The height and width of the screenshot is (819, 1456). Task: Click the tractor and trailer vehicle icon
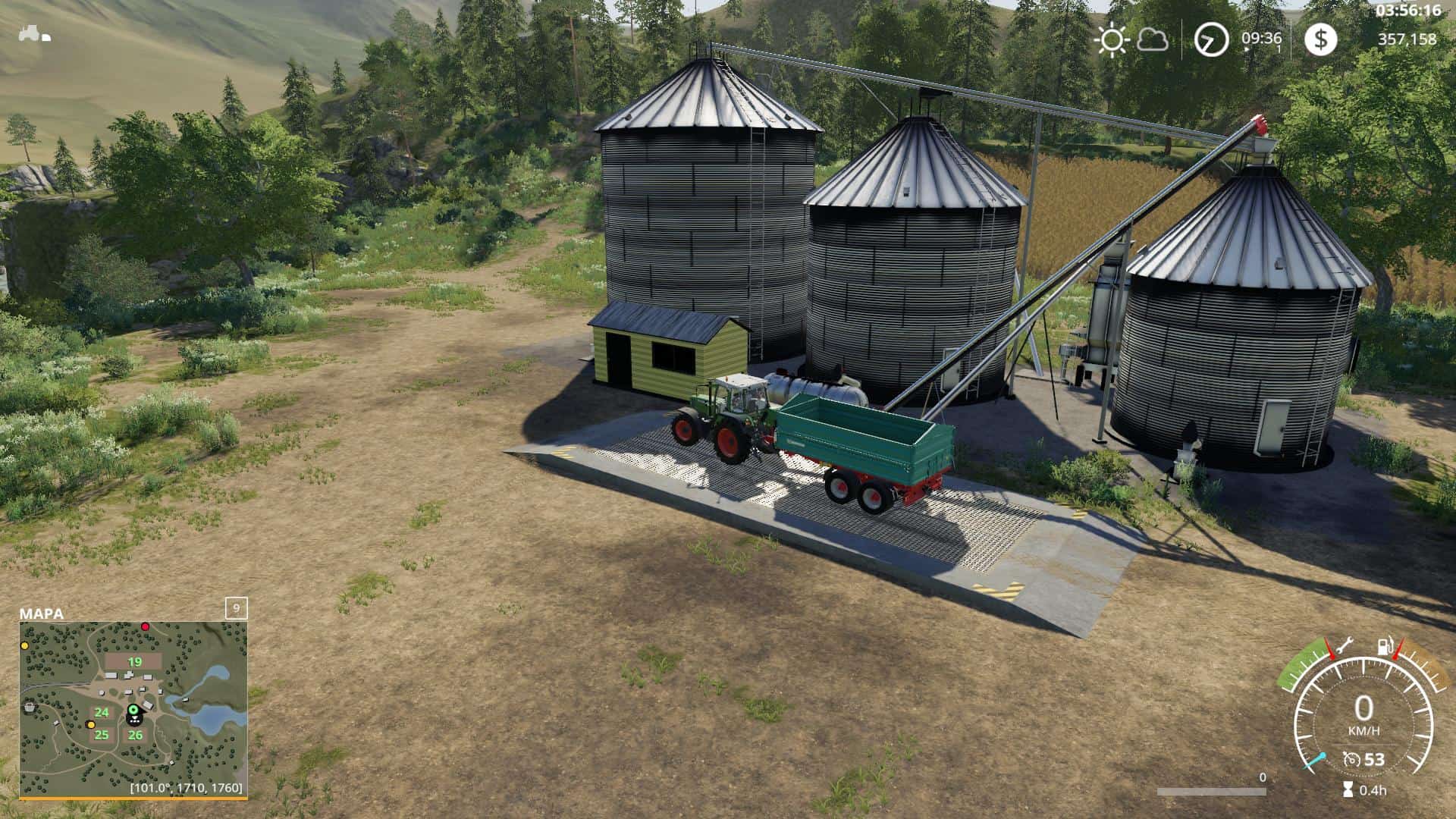click(x=34, y=34)
